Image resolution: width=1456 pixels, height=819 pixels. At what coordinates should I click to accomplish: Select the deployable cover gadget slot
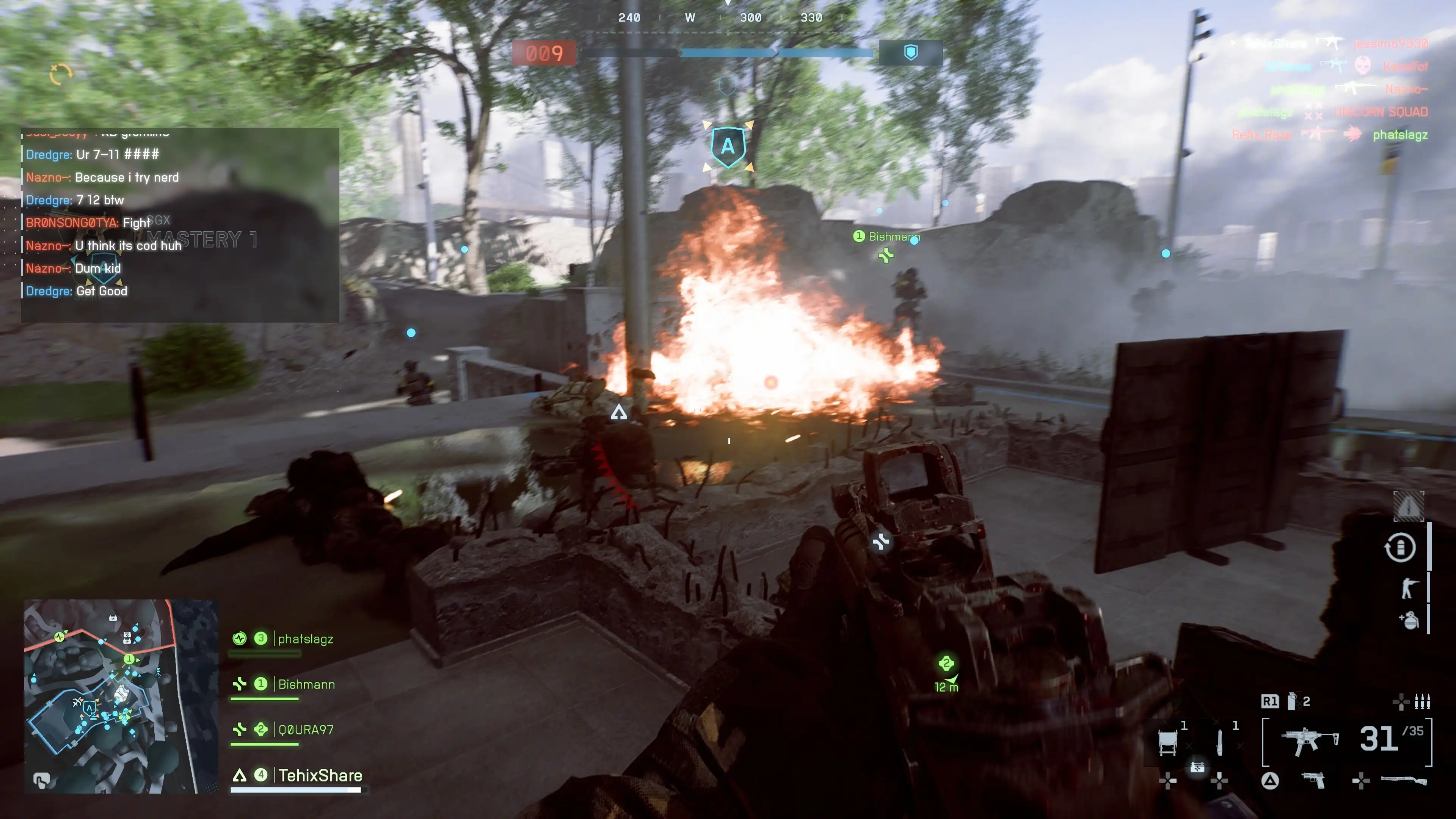(1168, 742)
